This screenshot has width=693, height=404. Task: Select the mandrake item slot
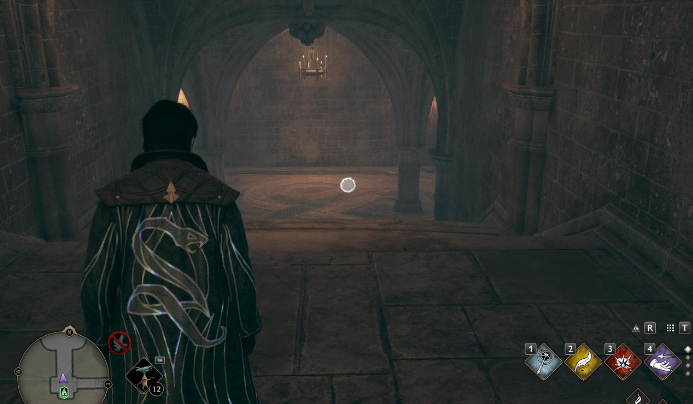(x=145, y=376)
